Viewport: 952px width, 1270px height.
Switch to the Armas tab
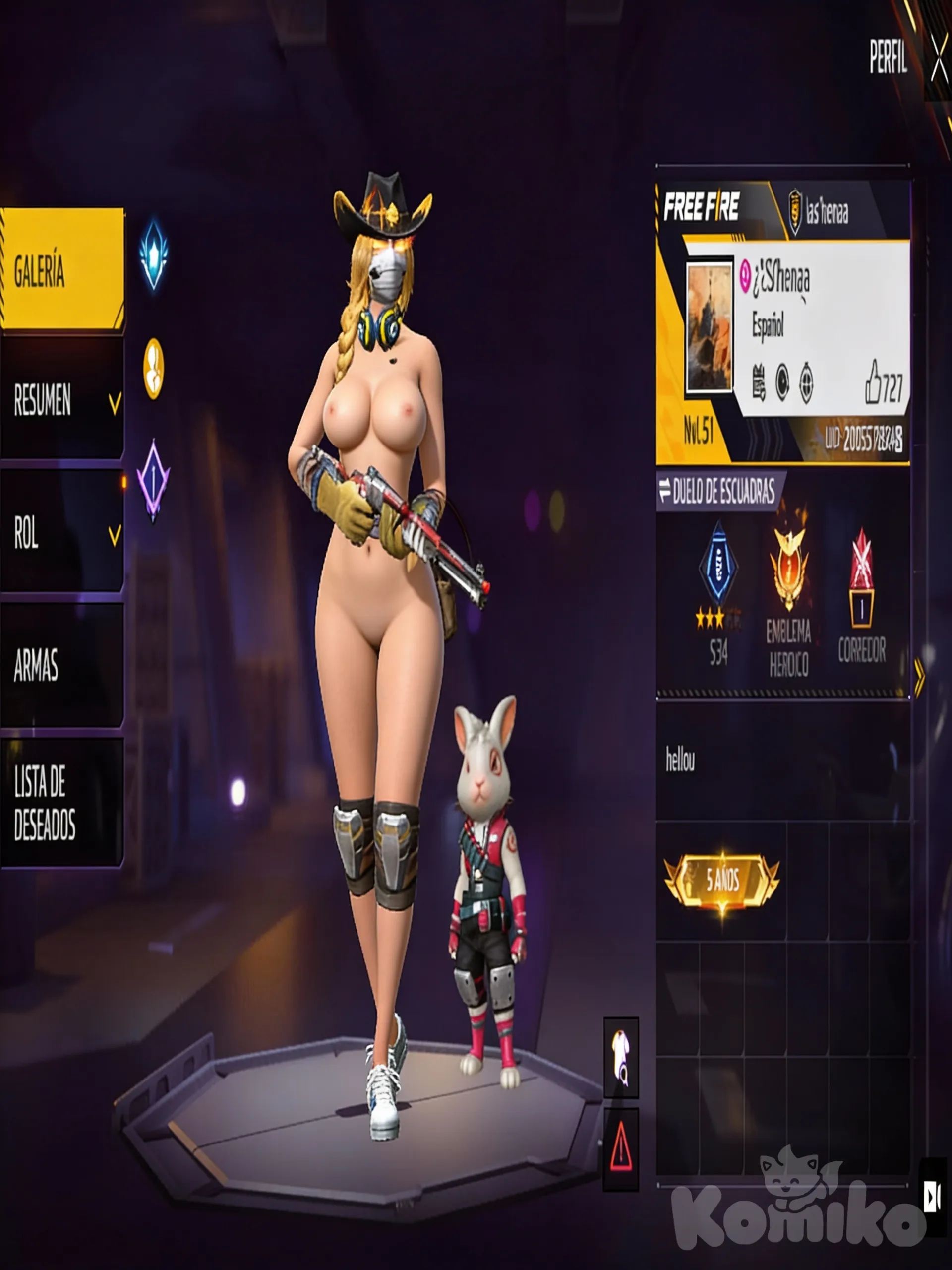click(62, 665)
